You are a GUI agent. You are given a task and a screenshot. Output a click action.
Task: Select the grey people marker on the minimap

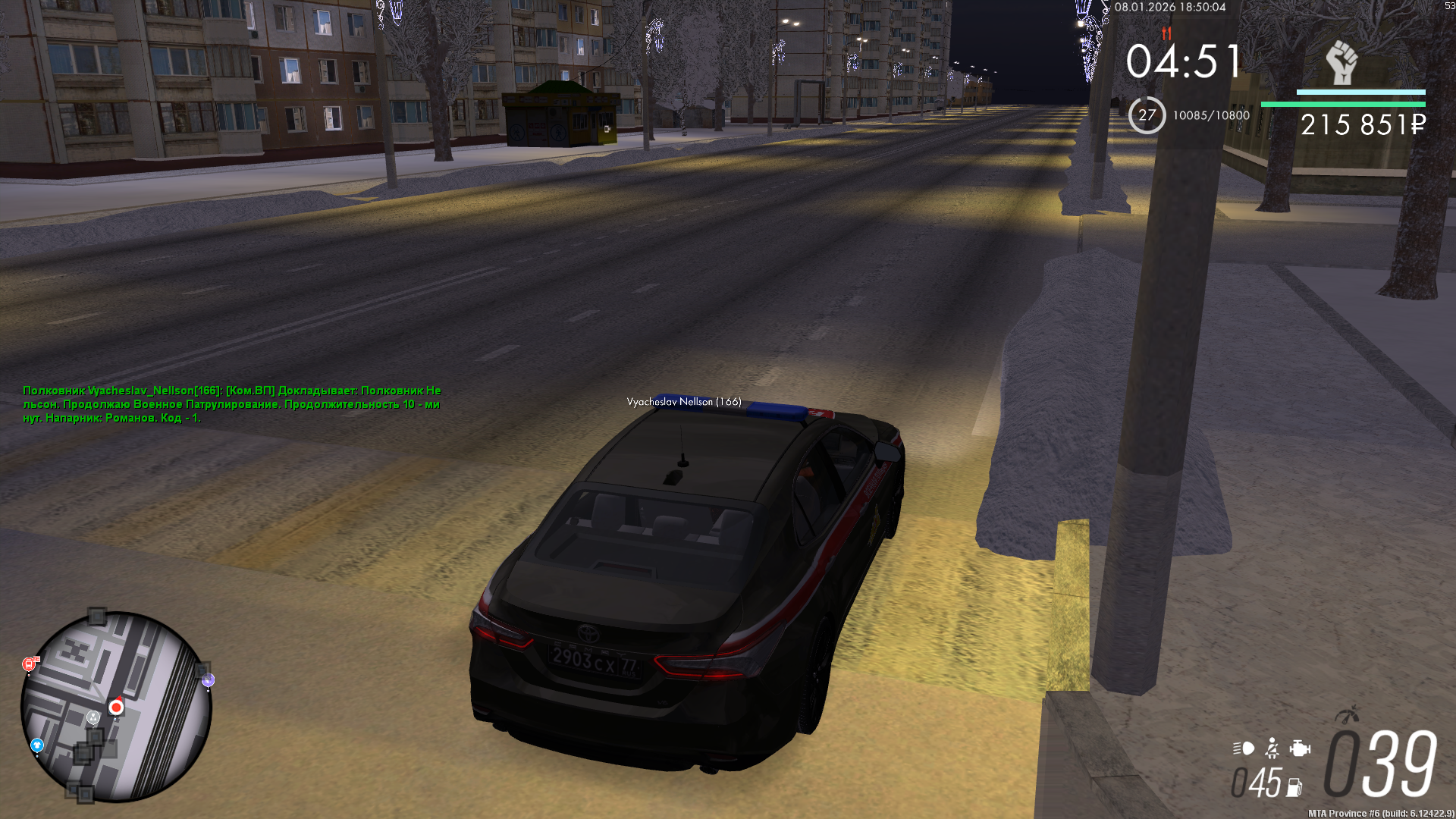pos(93,717)
